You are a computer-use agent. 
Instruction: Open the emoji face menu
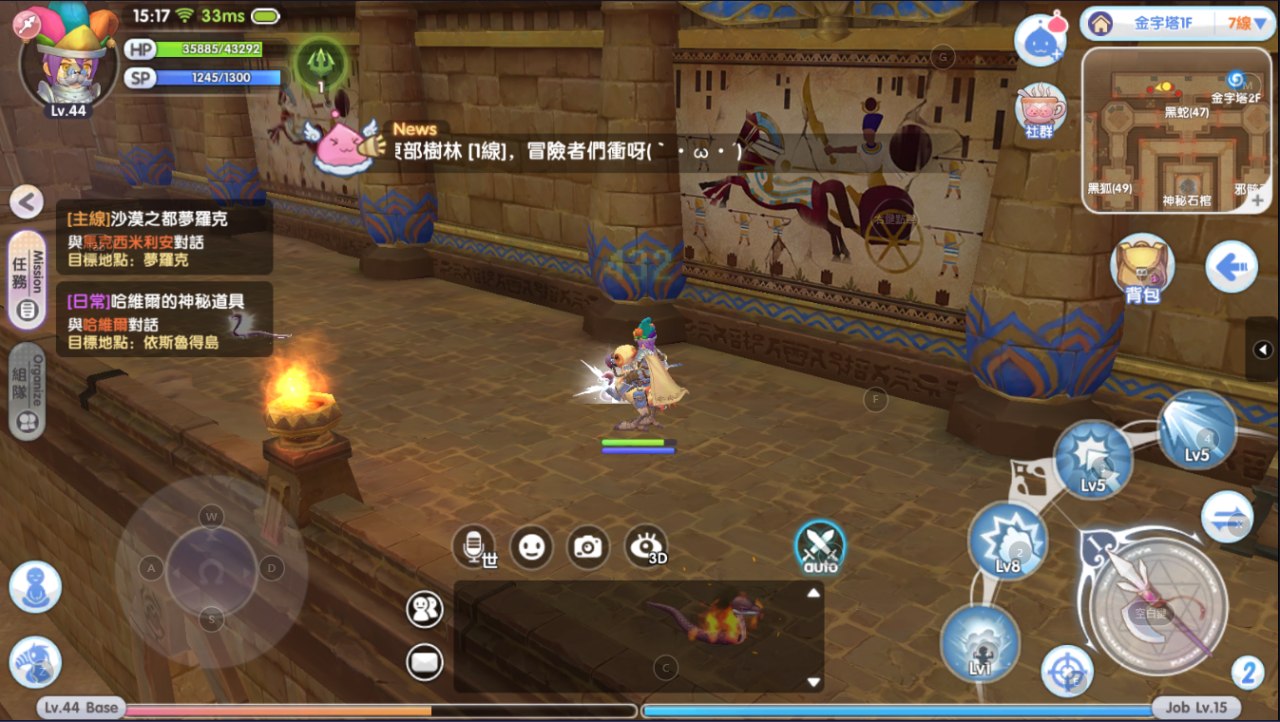click(x=531, y=546)
